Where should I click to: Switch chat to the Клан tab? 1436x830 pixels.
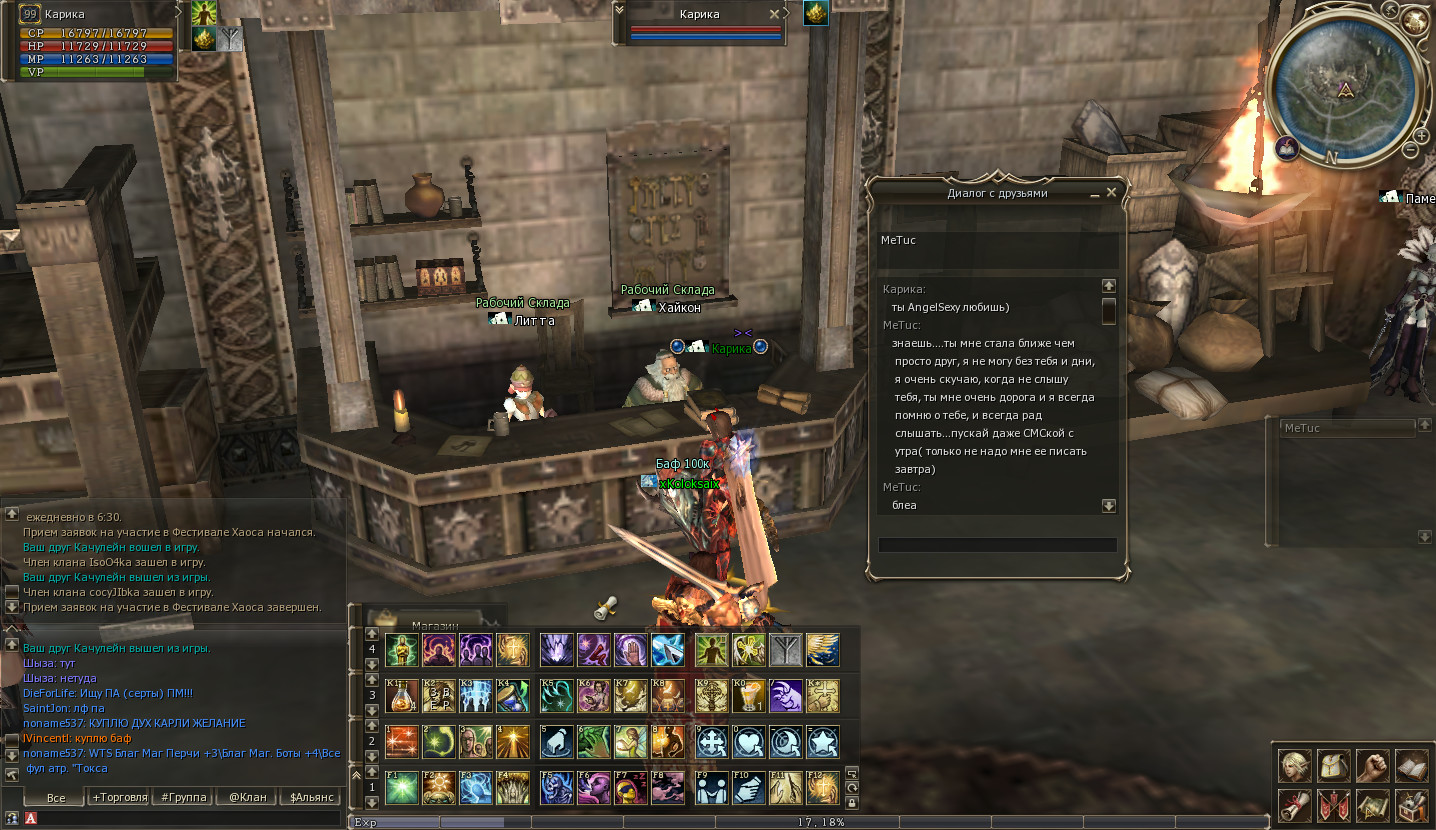[x=247, y=797]
